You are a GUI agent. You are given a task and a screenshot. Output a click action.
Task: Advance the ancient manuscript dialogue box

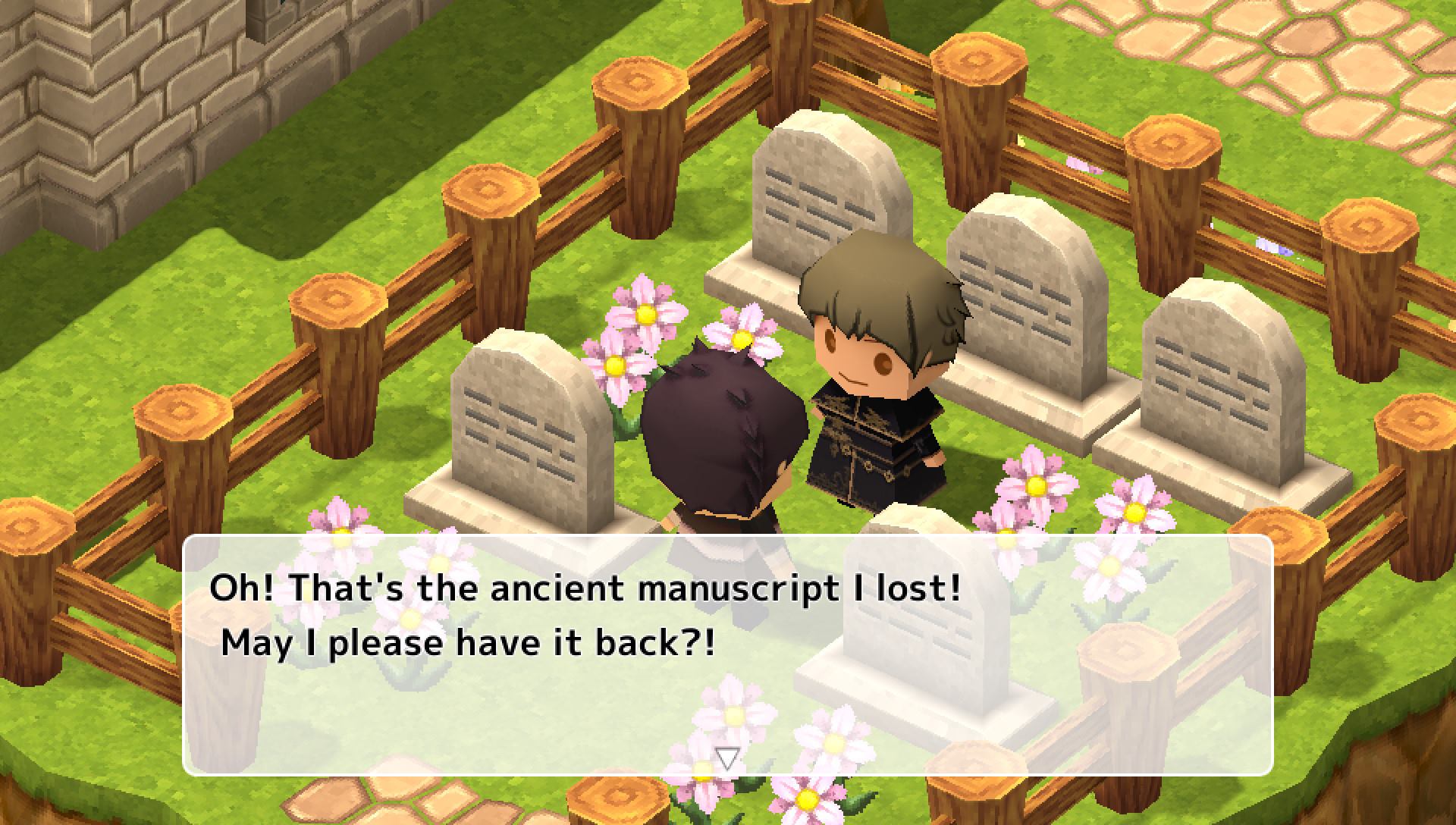click(726, 654)
